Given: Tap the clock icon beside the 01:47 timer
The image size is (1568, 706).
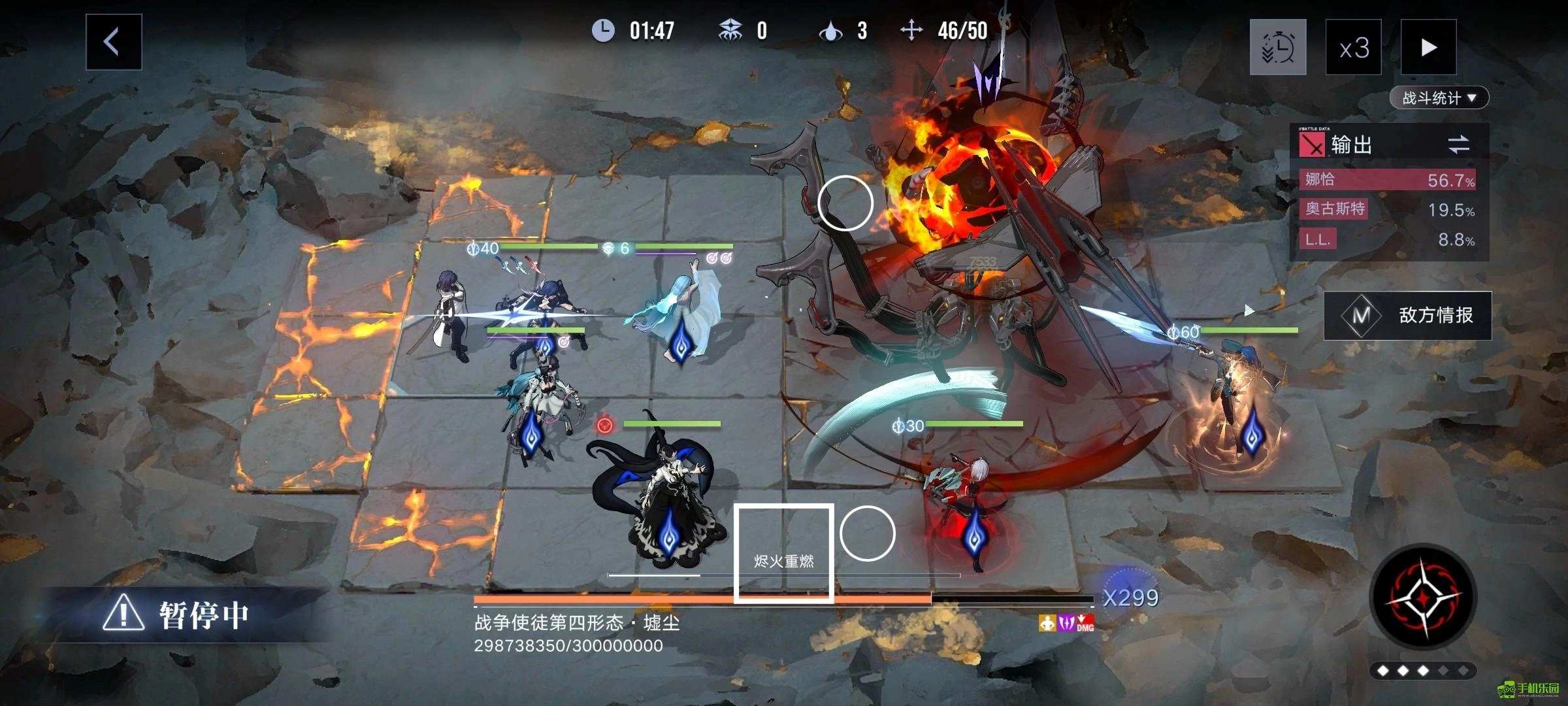Looking at the screenshot, I should coord(604,29).
